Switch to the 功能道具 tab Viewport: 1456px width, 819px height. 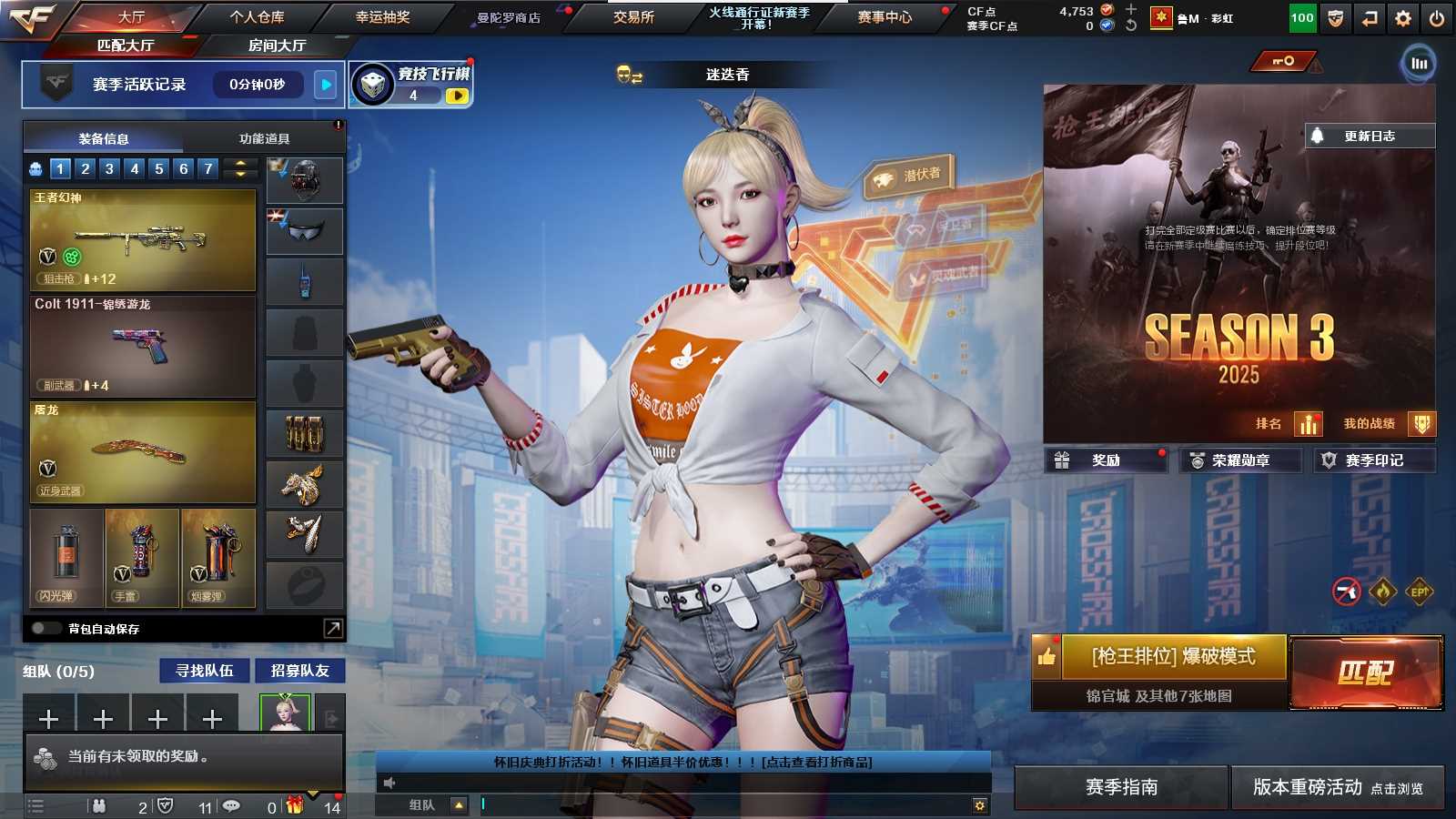click(266, 137)
